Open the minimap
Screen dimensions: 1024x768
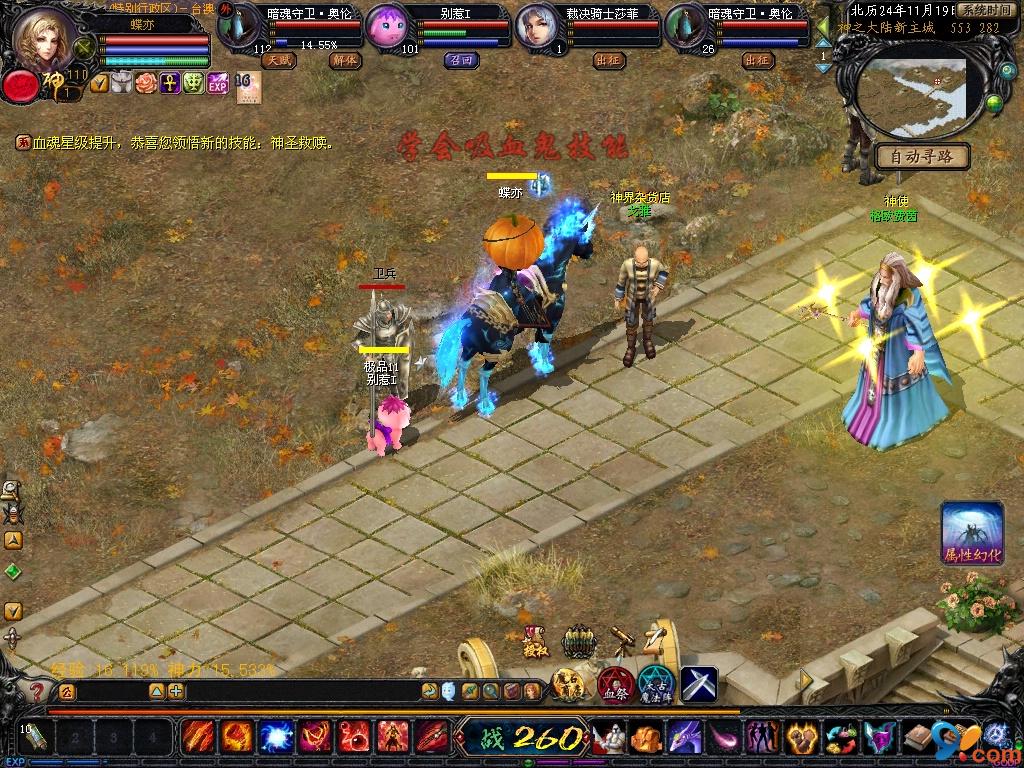tap(915, 97)
